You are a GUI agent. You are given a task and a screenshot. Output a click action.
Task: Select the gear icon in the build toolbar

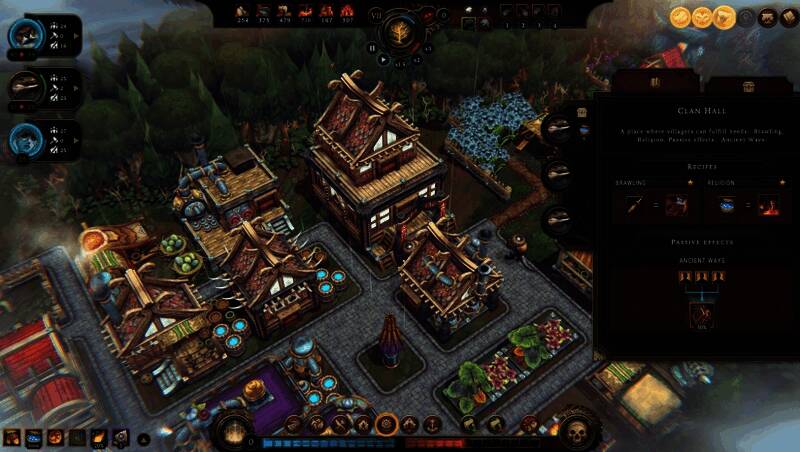point(386,425)
